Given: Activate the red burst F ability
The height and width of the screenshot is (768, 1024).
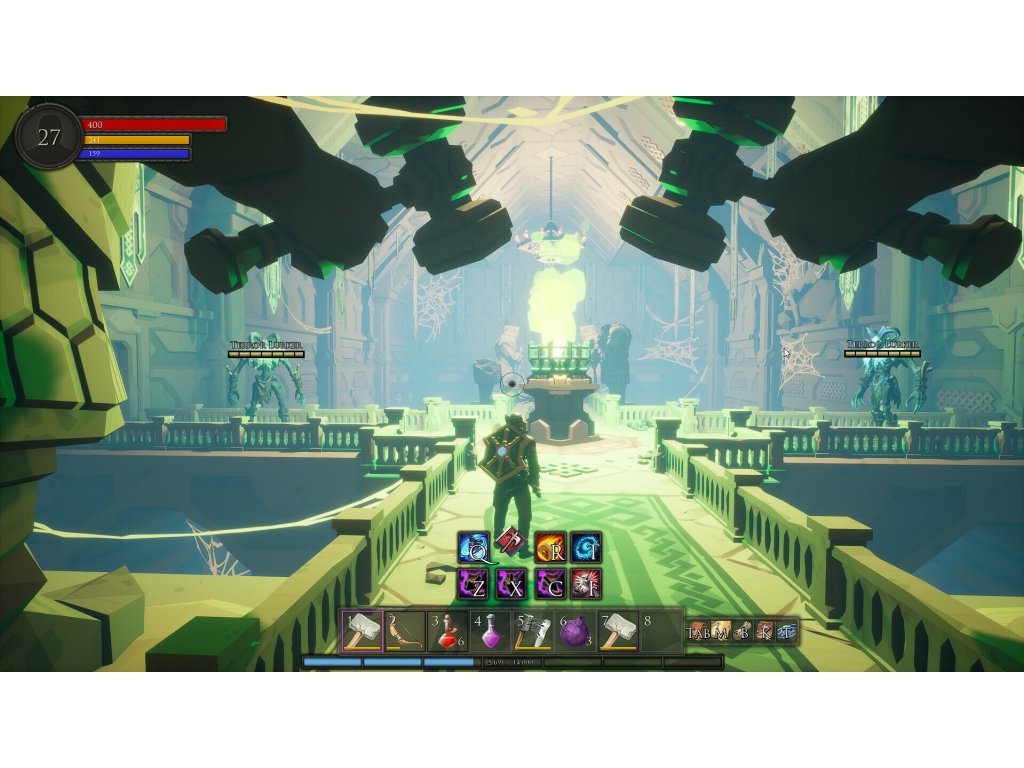Looking at the screenshot, I should (586, 584).
